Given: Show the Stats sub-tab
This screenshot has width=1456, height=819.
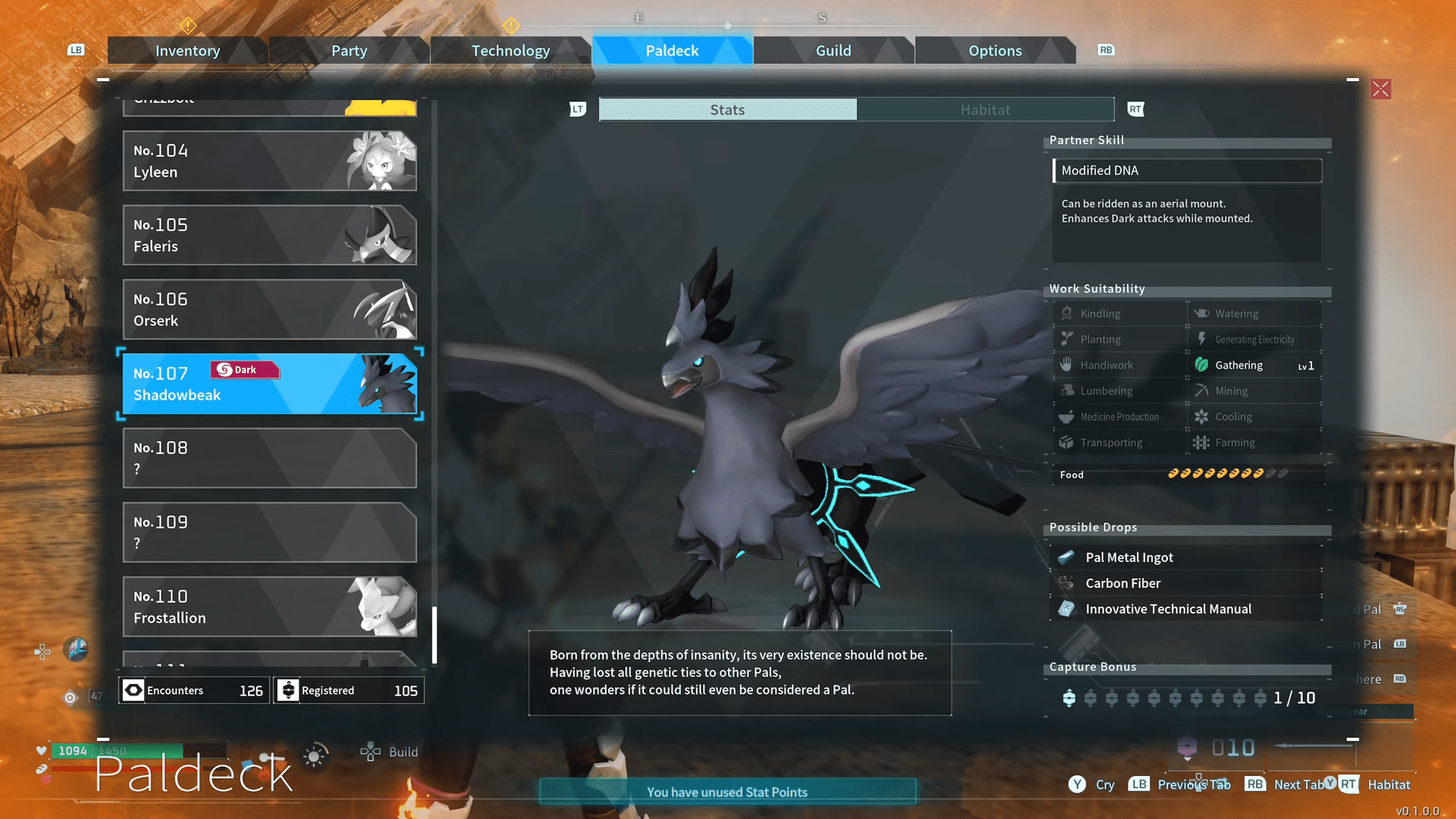Looking at the screenshot, I should pos(727,110).
